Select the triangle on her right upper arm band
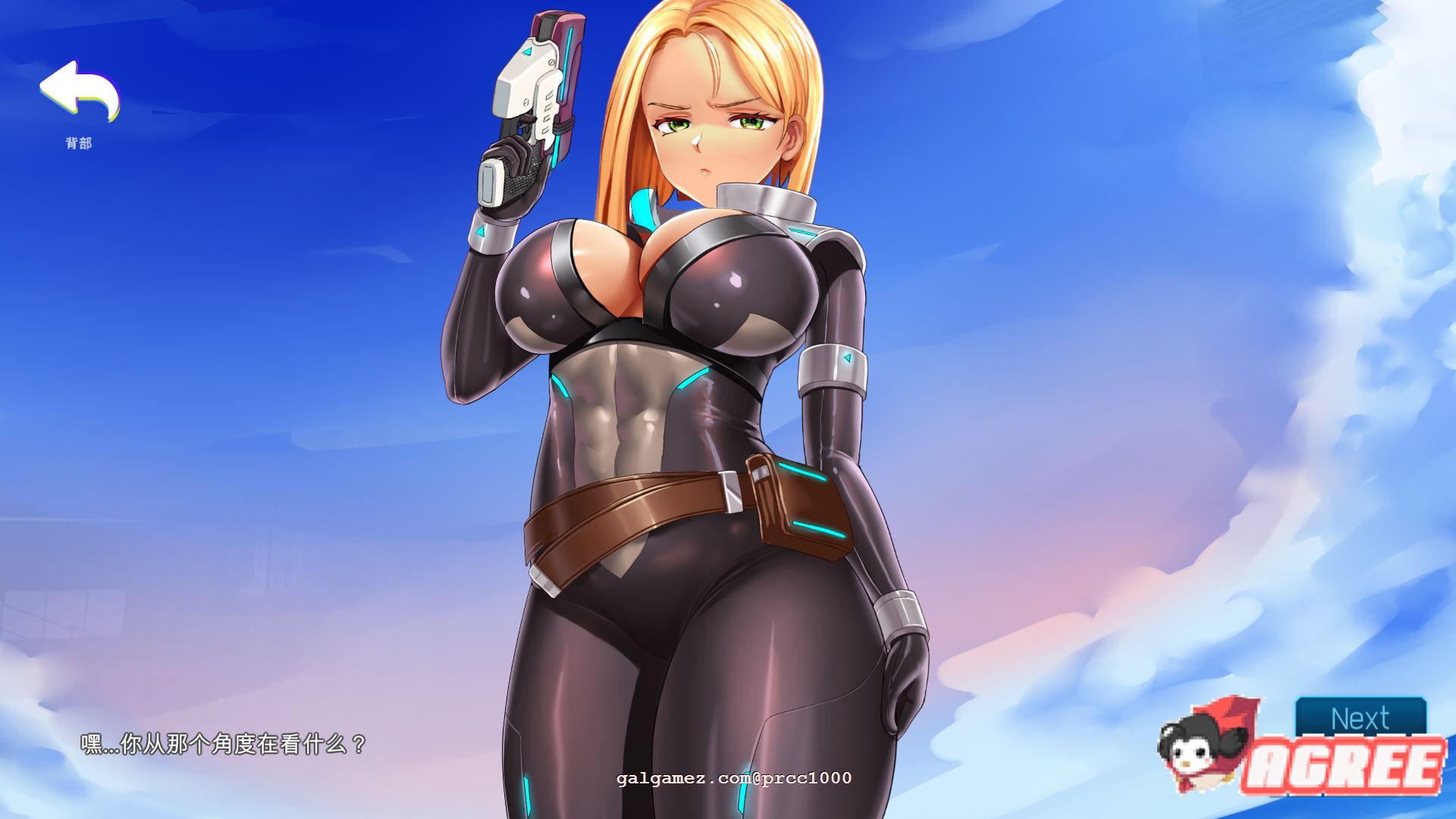This screenshot has height=819, width=1456. pyautogui.click(x=847, y=356)
